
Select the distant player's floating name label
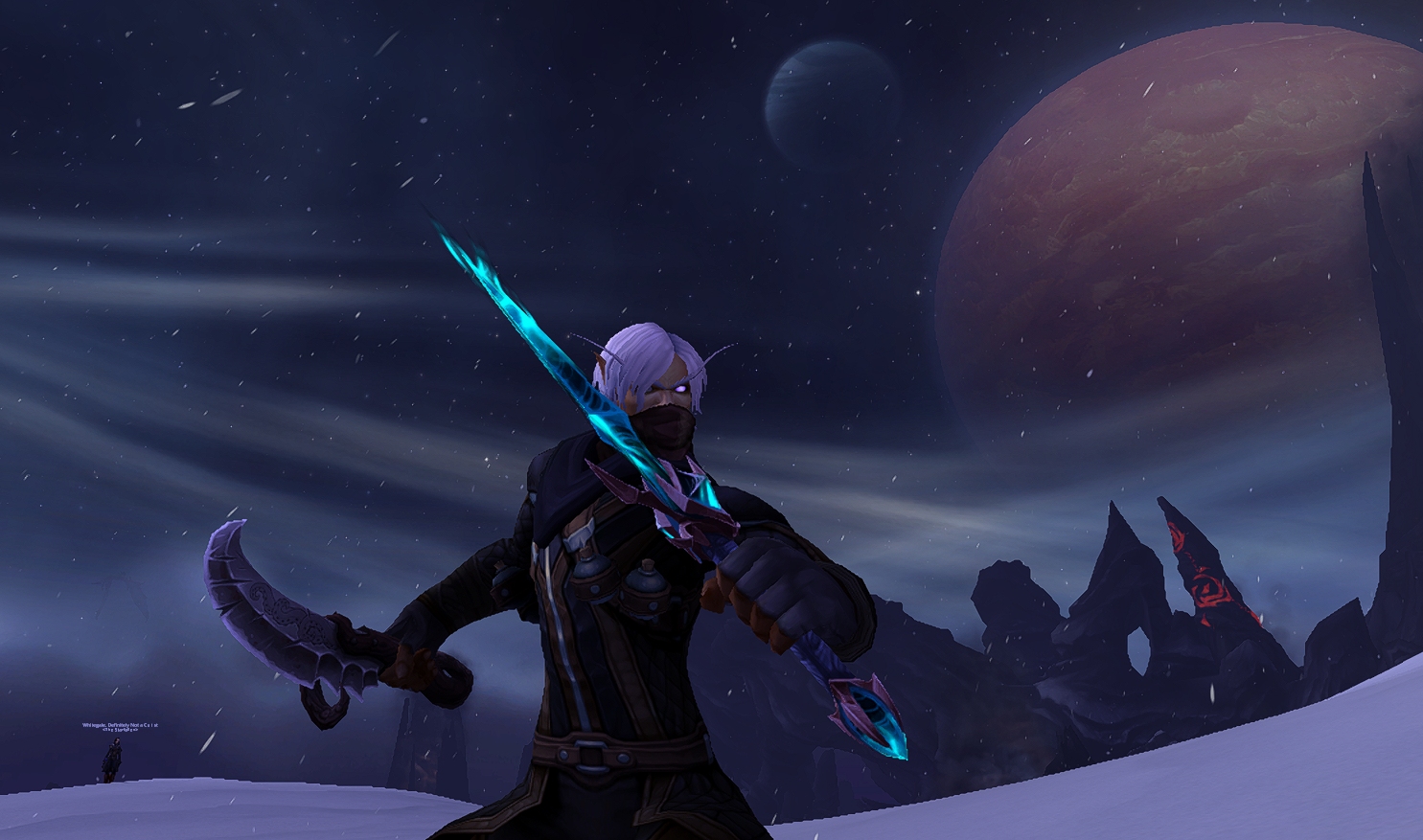120,726
